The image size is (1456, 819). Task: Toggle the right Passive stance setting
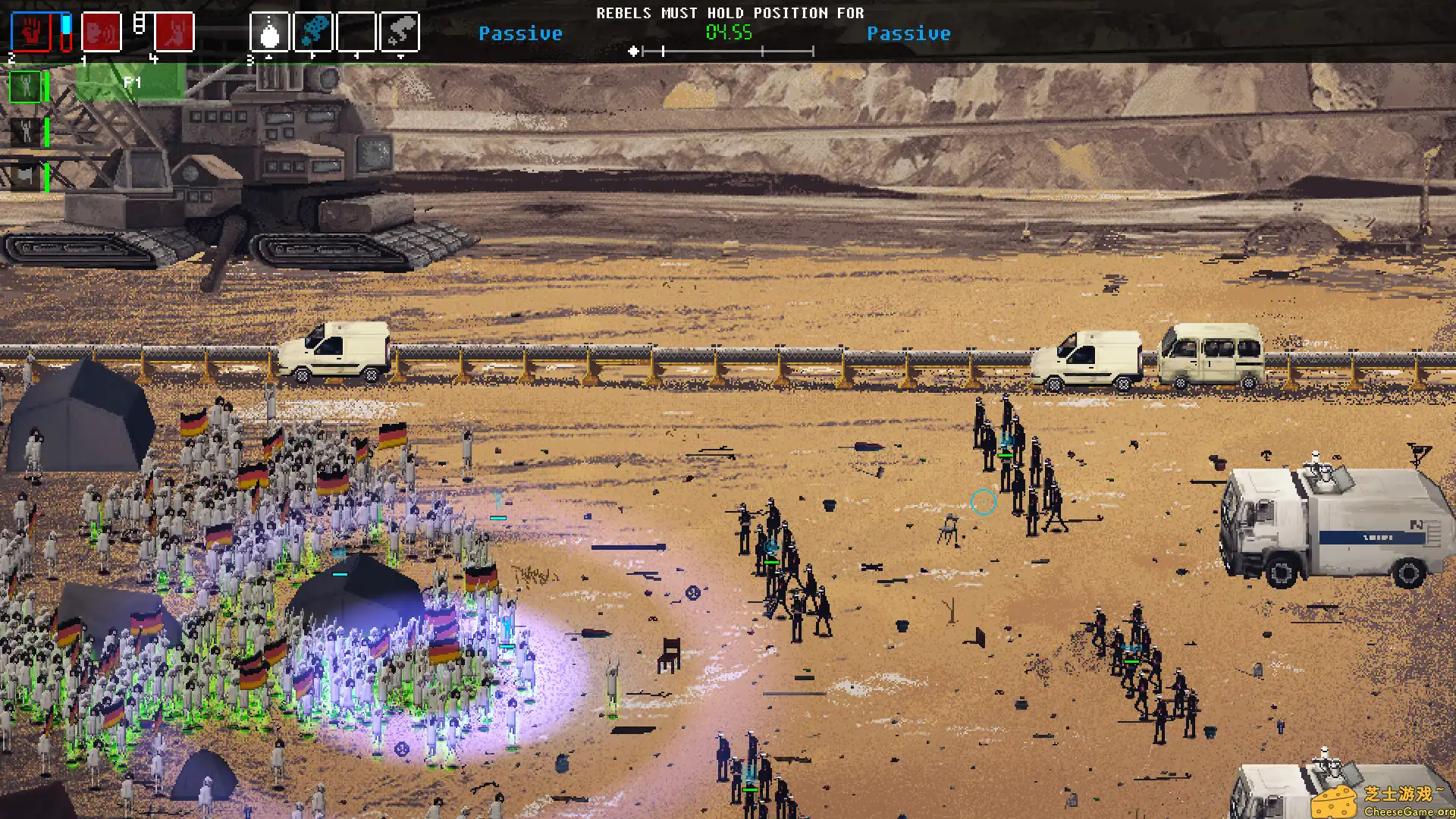(x=910, y=33)
